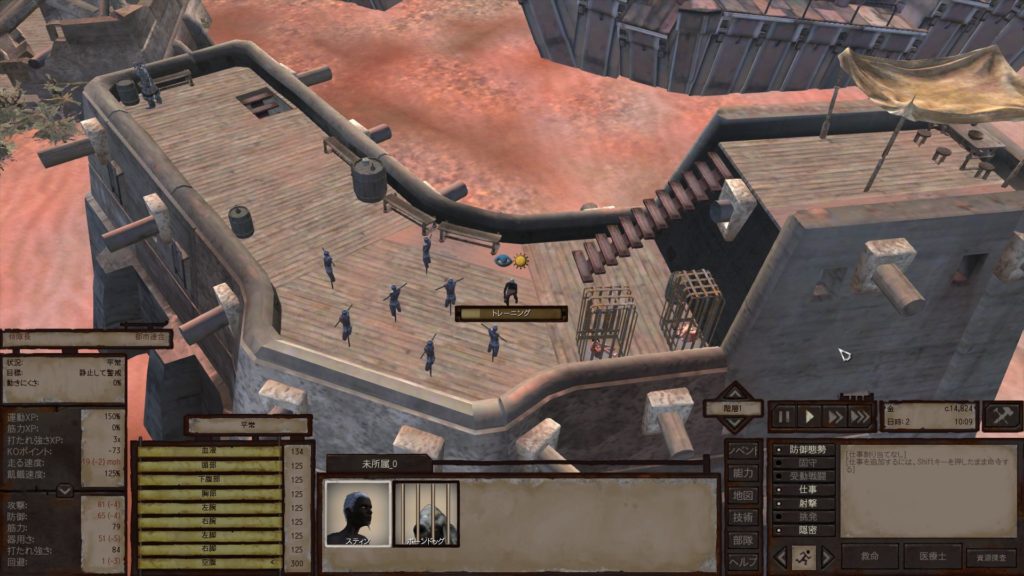The height and width of the screenshot is (576, 1024).
Task: Open the 能力 (stats) panel
Action: (x=742, y=473)
